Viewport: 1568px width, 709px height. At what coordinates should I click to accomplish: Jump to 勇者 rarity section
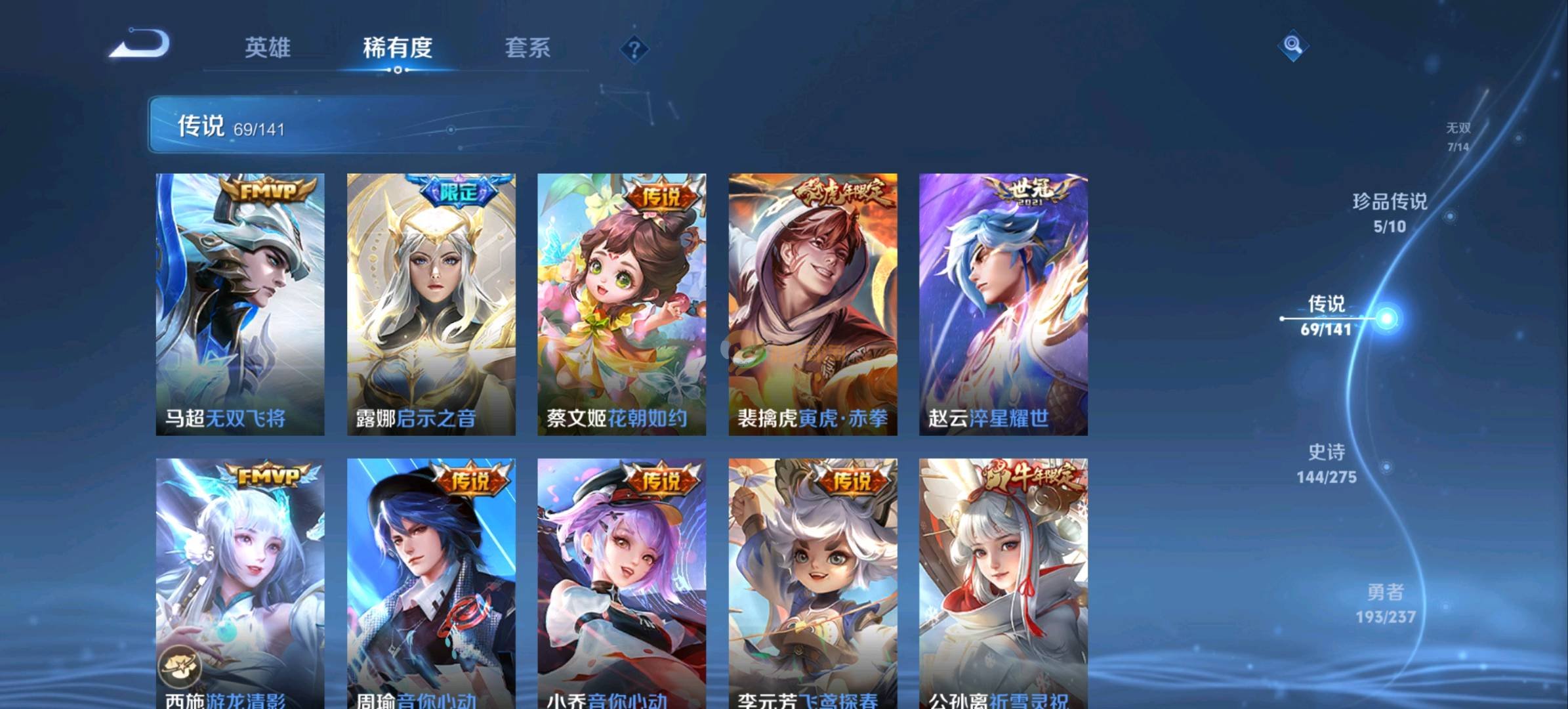(1385, 603)
